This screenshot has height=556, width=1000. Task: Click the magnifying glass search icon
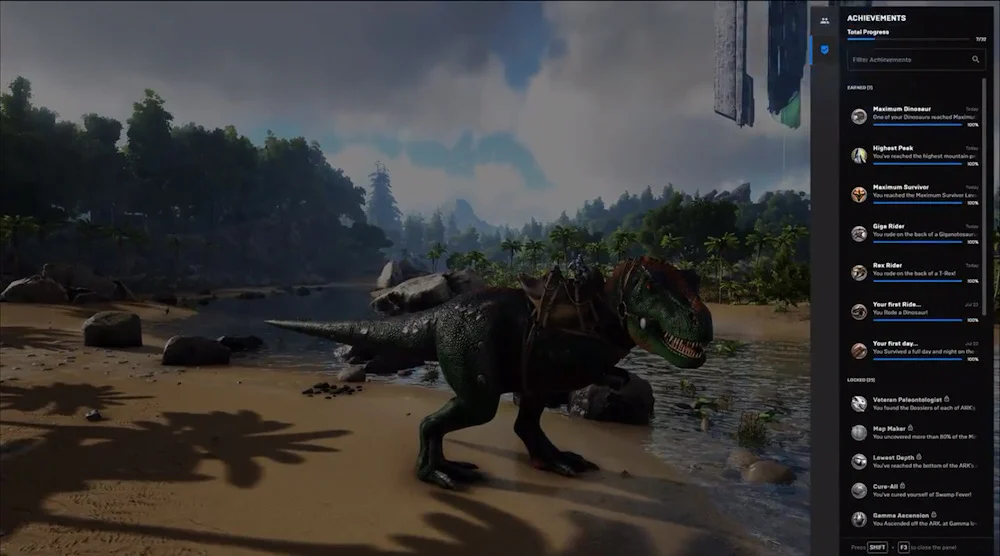coord(976,60)
